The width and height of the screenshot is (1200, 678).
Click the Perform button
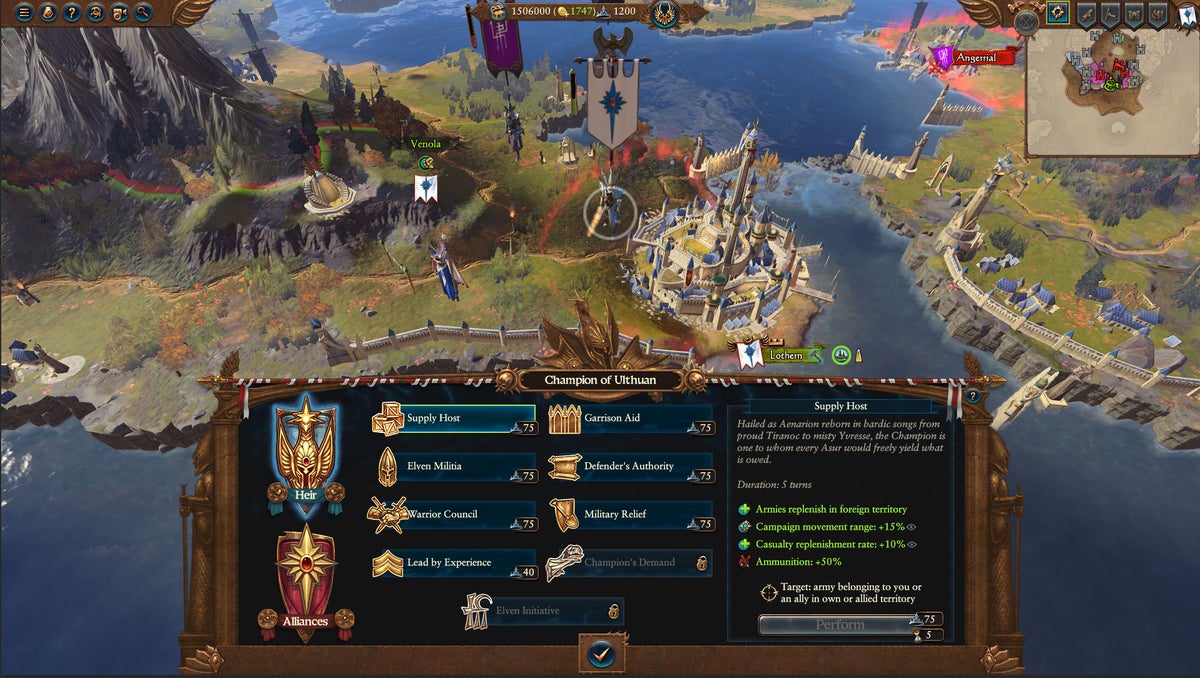click(x=839, y=625)
